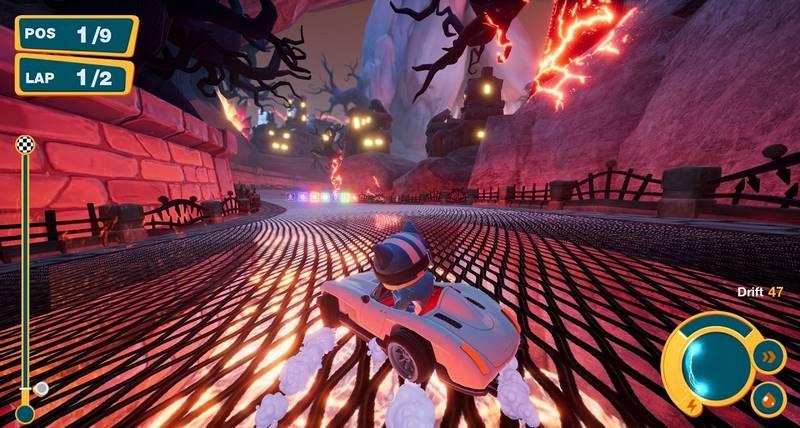Select the grey racer marker on track progress

coord(41,388)
